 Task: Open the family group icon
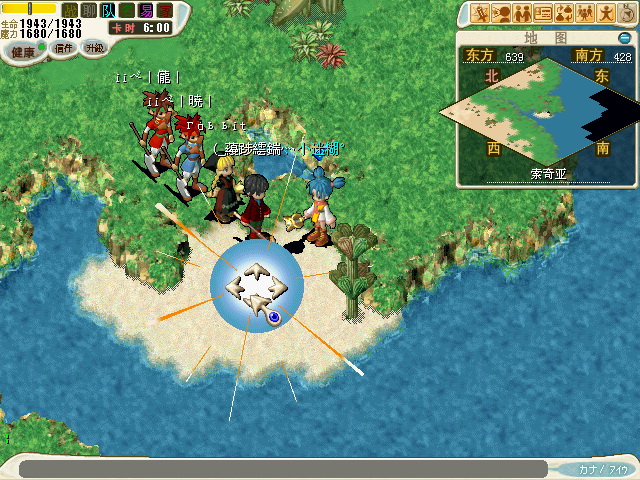coord(585,13)
